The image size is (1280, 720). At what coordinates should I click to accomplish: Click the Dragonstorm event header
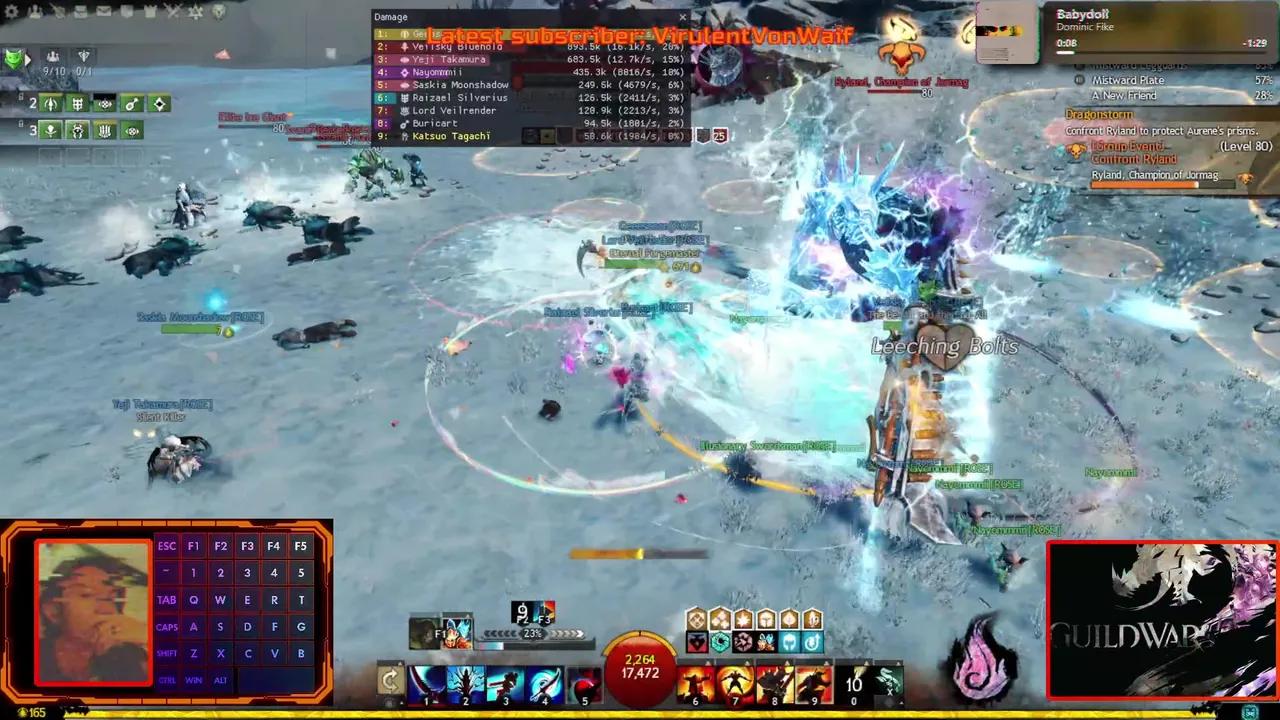tap(1100, 114)
